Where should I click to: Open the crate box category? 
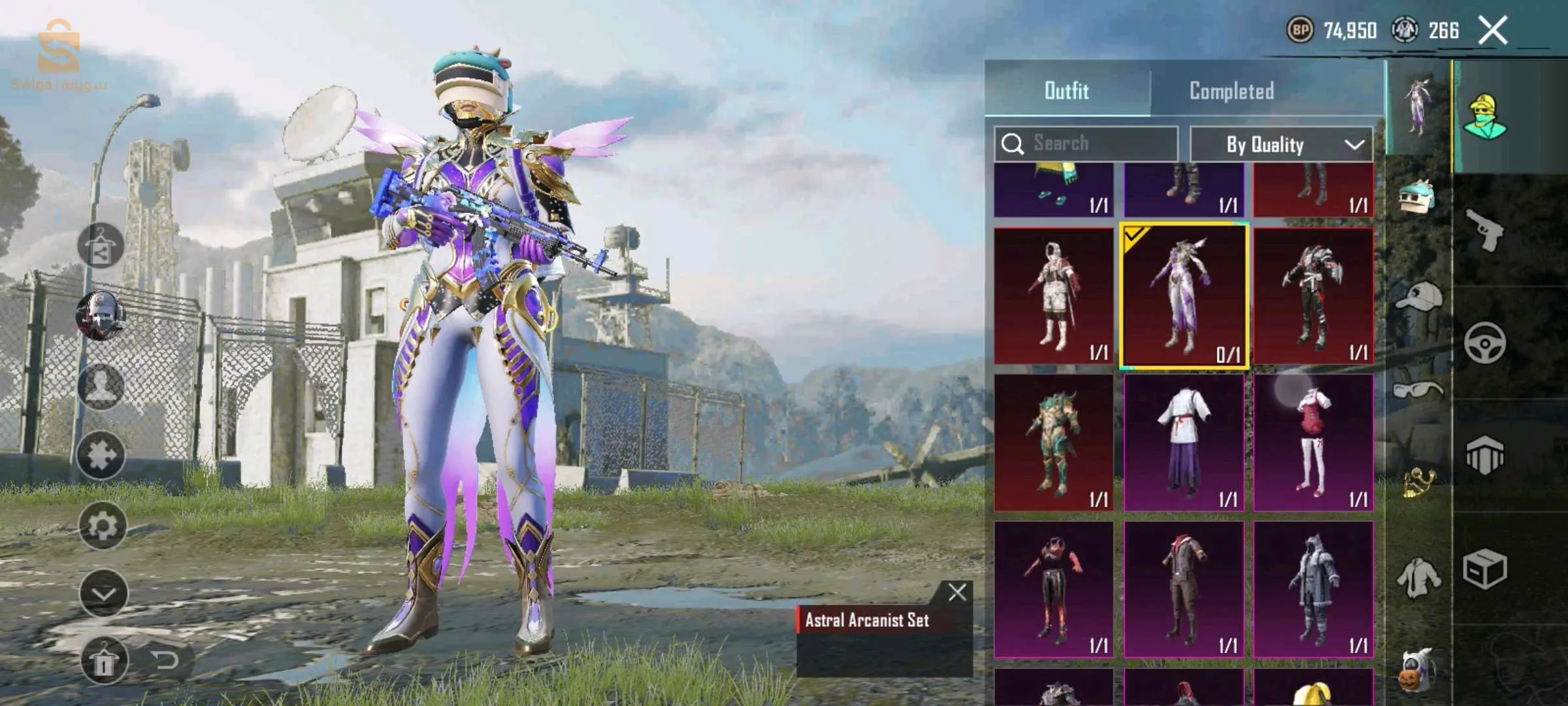(x=1484, y=569)
